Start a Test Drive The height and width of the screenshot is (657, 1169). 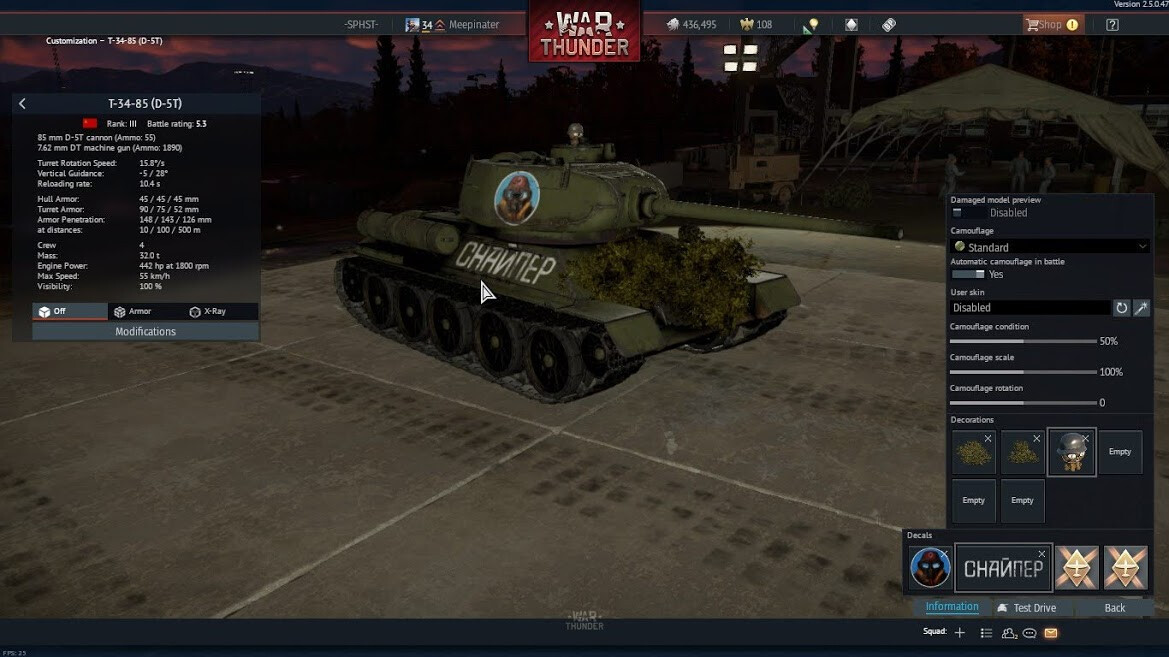click(x=1027, y=608)
